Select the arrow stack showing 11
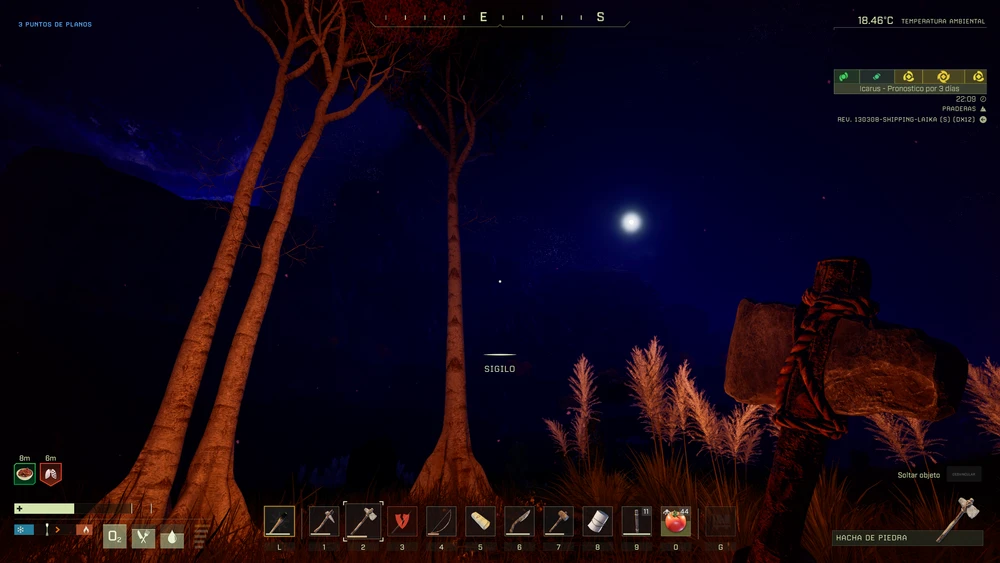This screenshot has height=563, width=1000. [637, 521]
